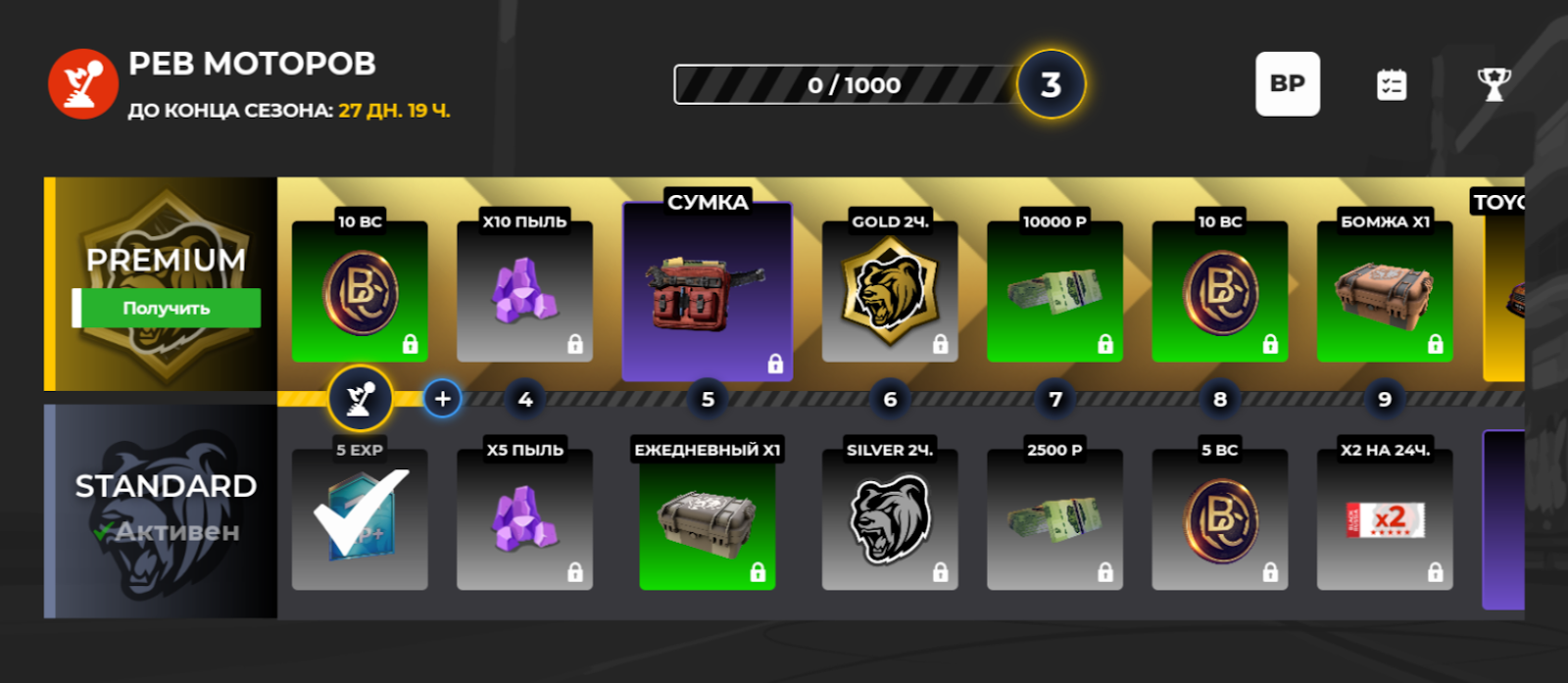Select the claimed 5 EXP reward
This screenshot has width=1568, height=683.
tap(360, 519)
